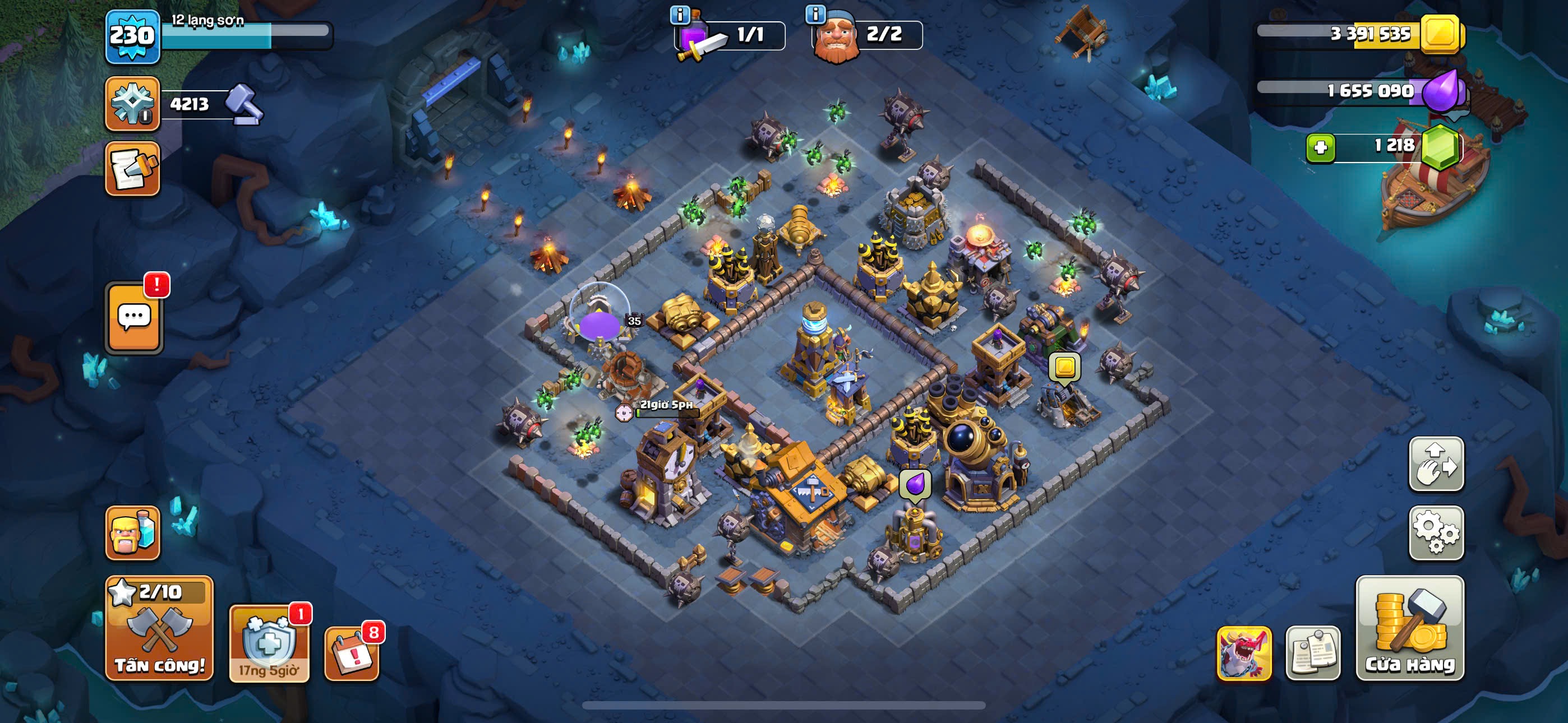Open the Cửa Hàng shop

(1410, 628)
